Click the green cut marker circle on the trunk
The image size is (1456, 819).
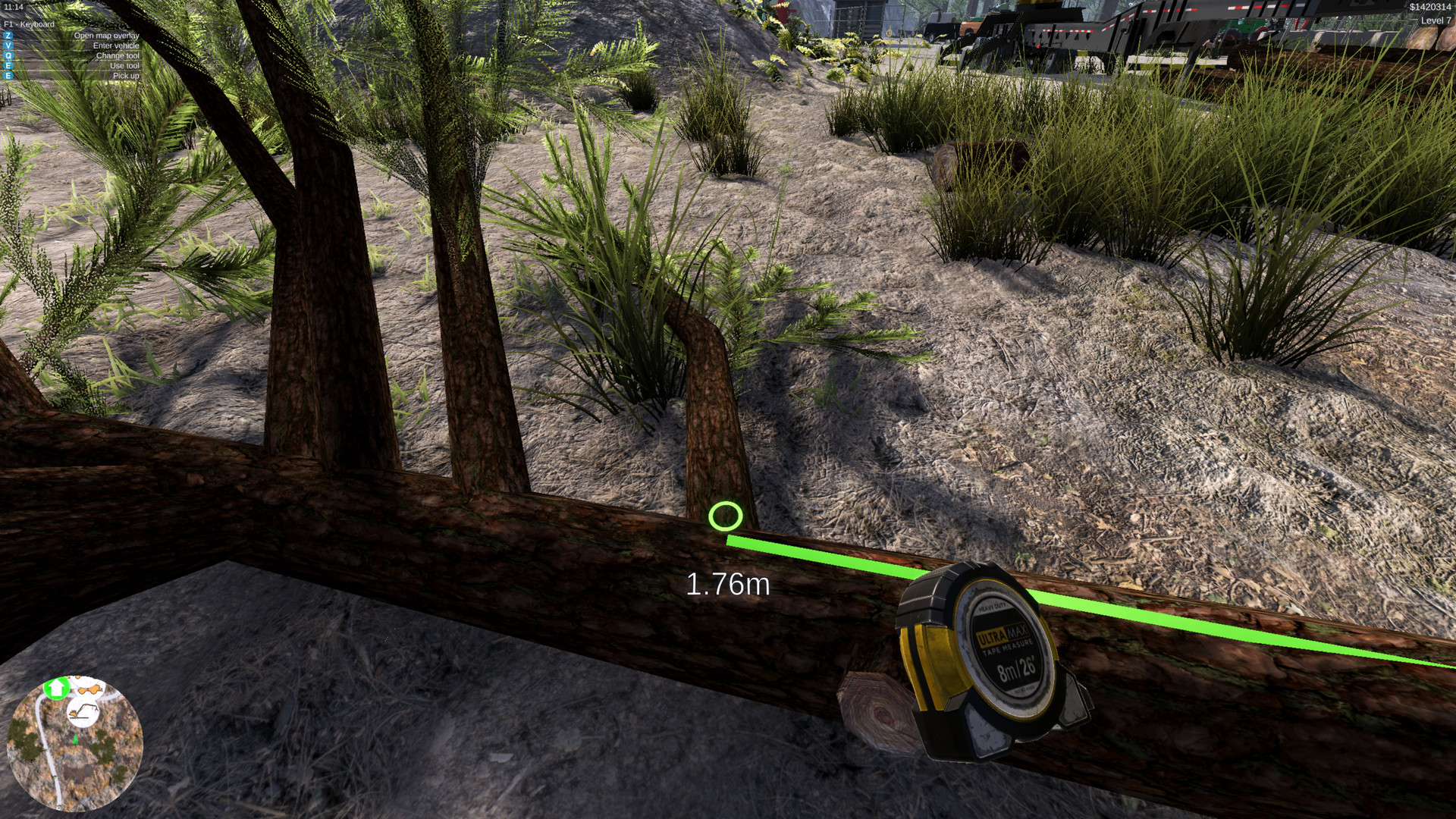click(x=724, y=516)
